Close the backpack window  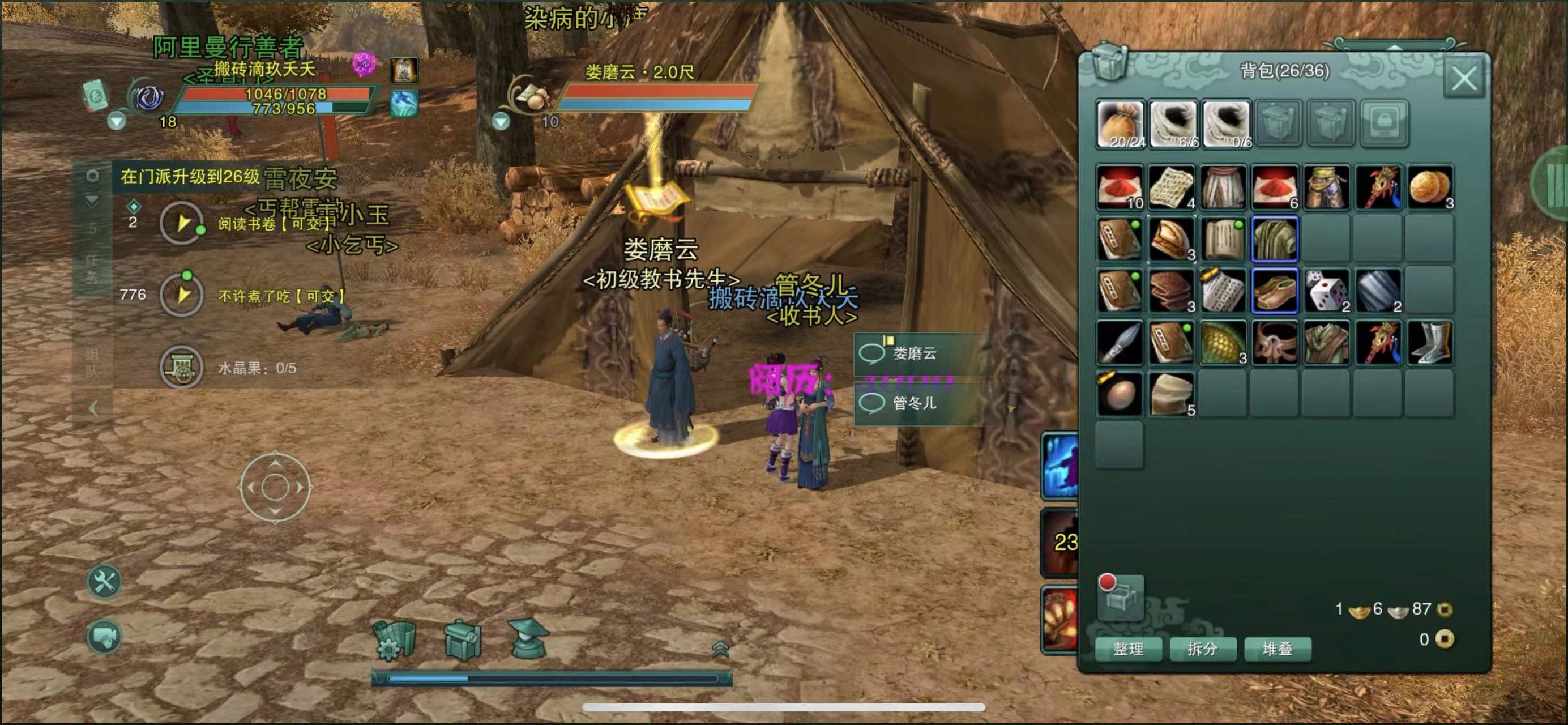pyautogui.click(x=1463, y=79)
